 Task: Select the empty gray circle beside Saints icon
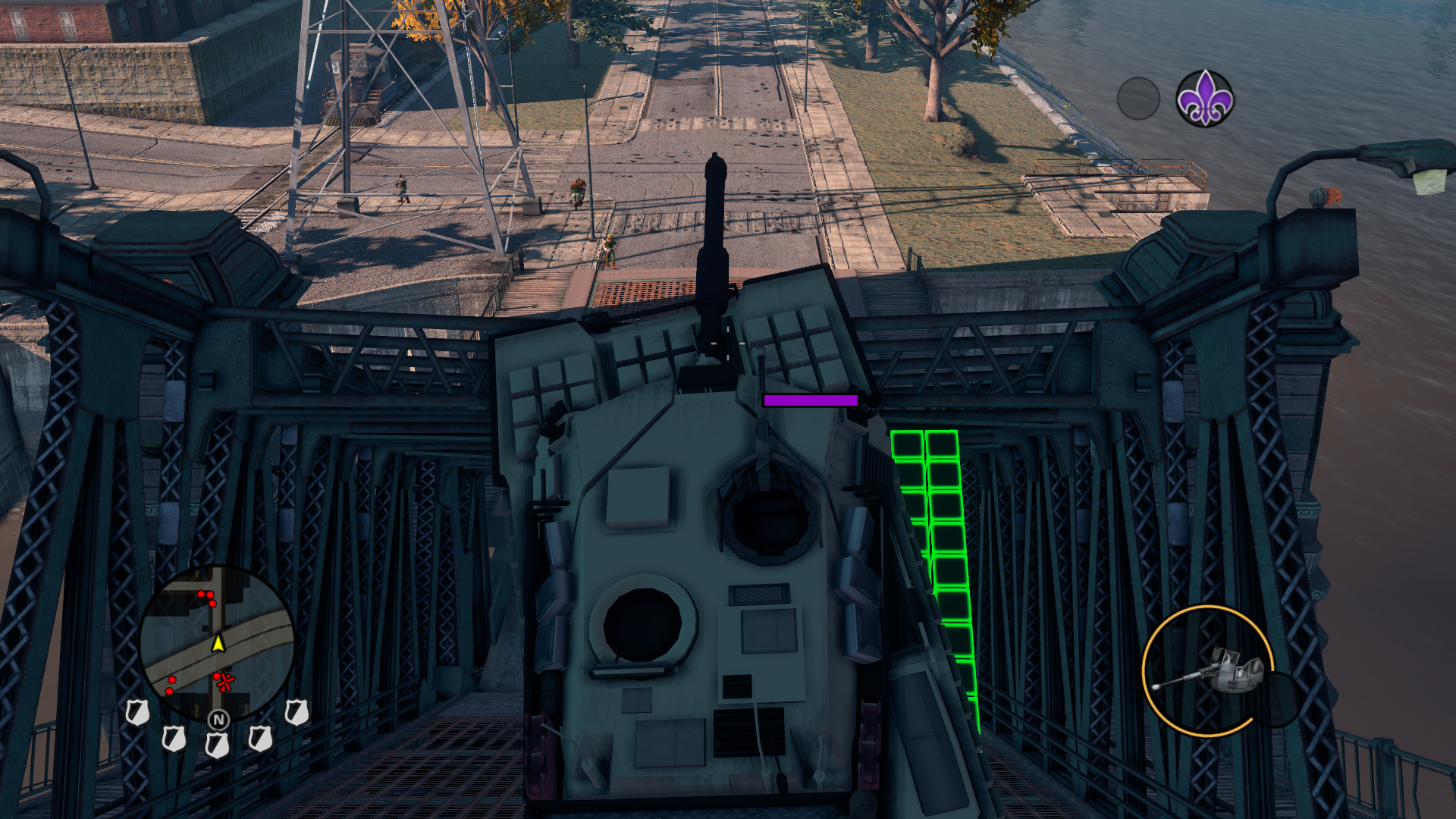pos(1138,99)
